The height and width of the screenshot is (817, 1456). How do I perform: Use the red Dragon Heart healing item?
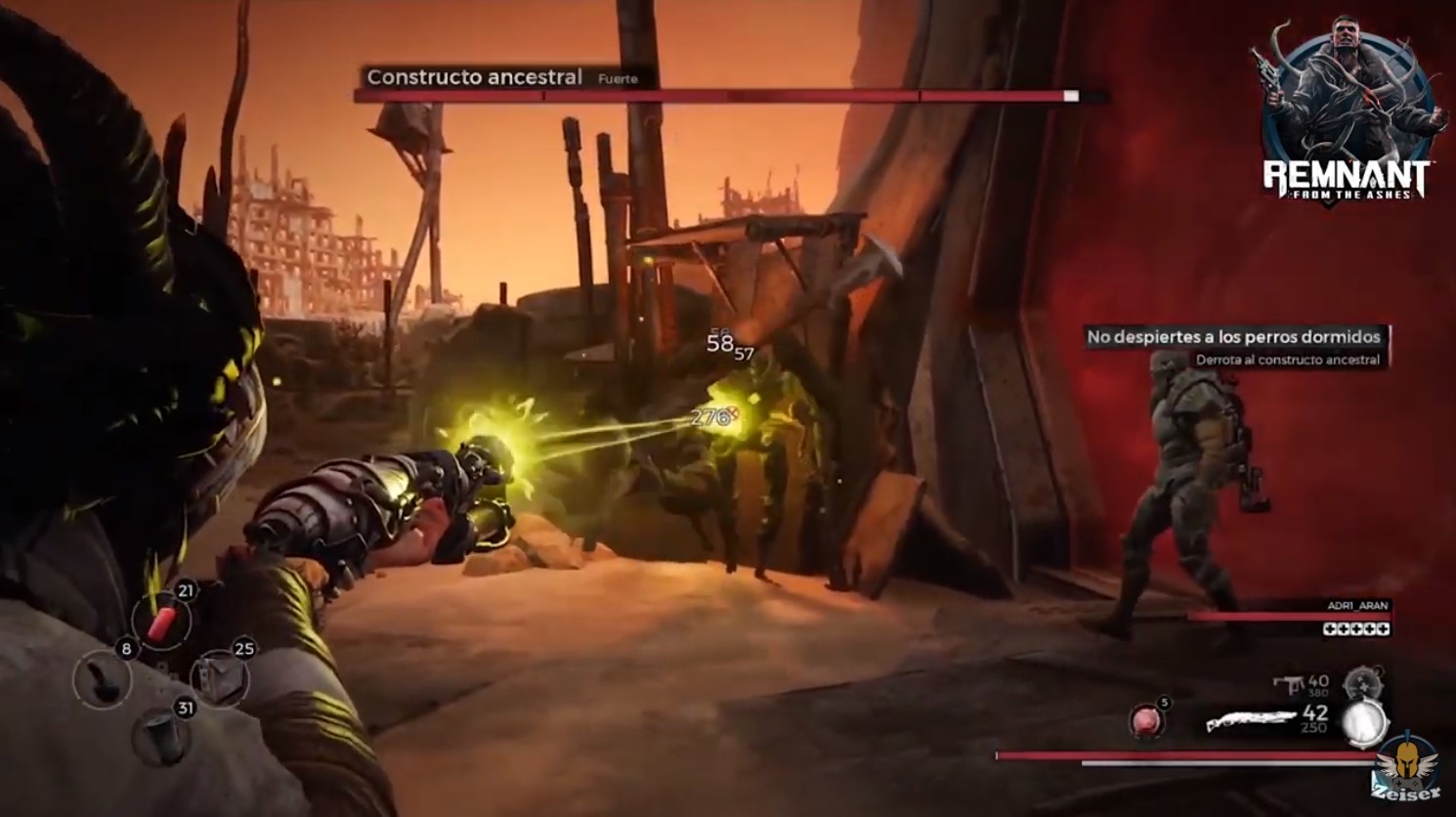[x=1146, y=722]
